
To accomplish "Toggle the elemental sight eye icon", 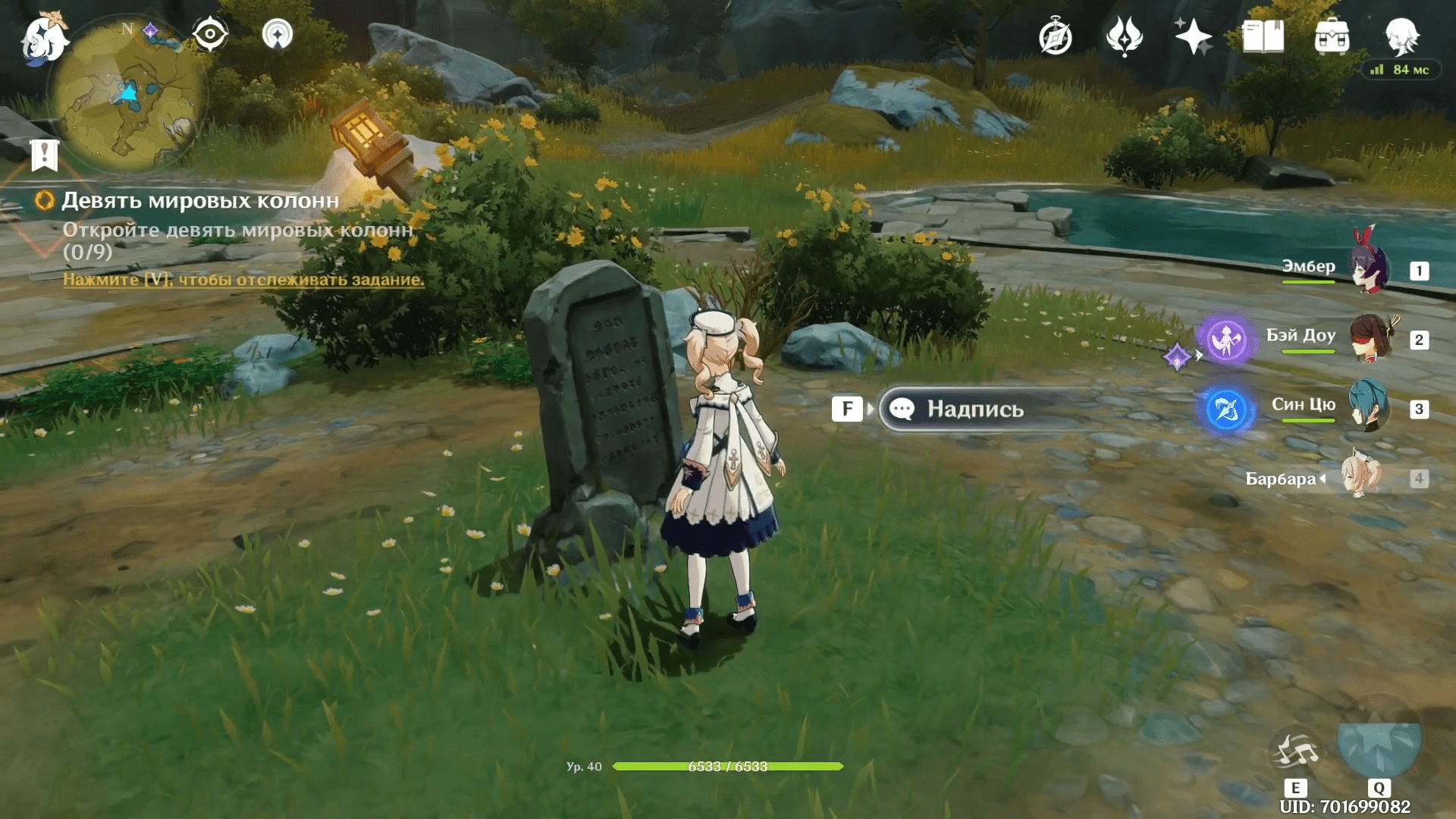I will click(x=209, y=34).
